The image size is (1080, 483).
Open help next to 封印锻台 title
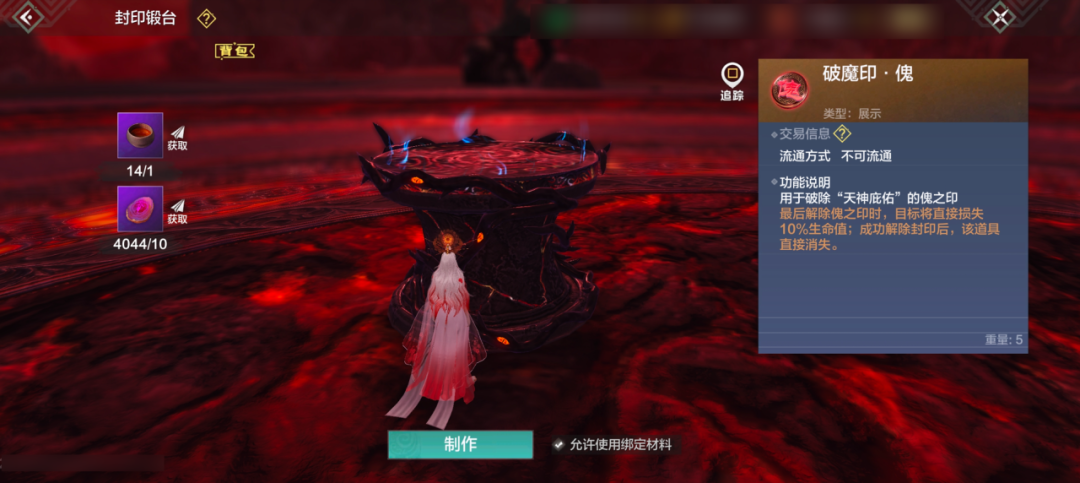pos(206,18)
